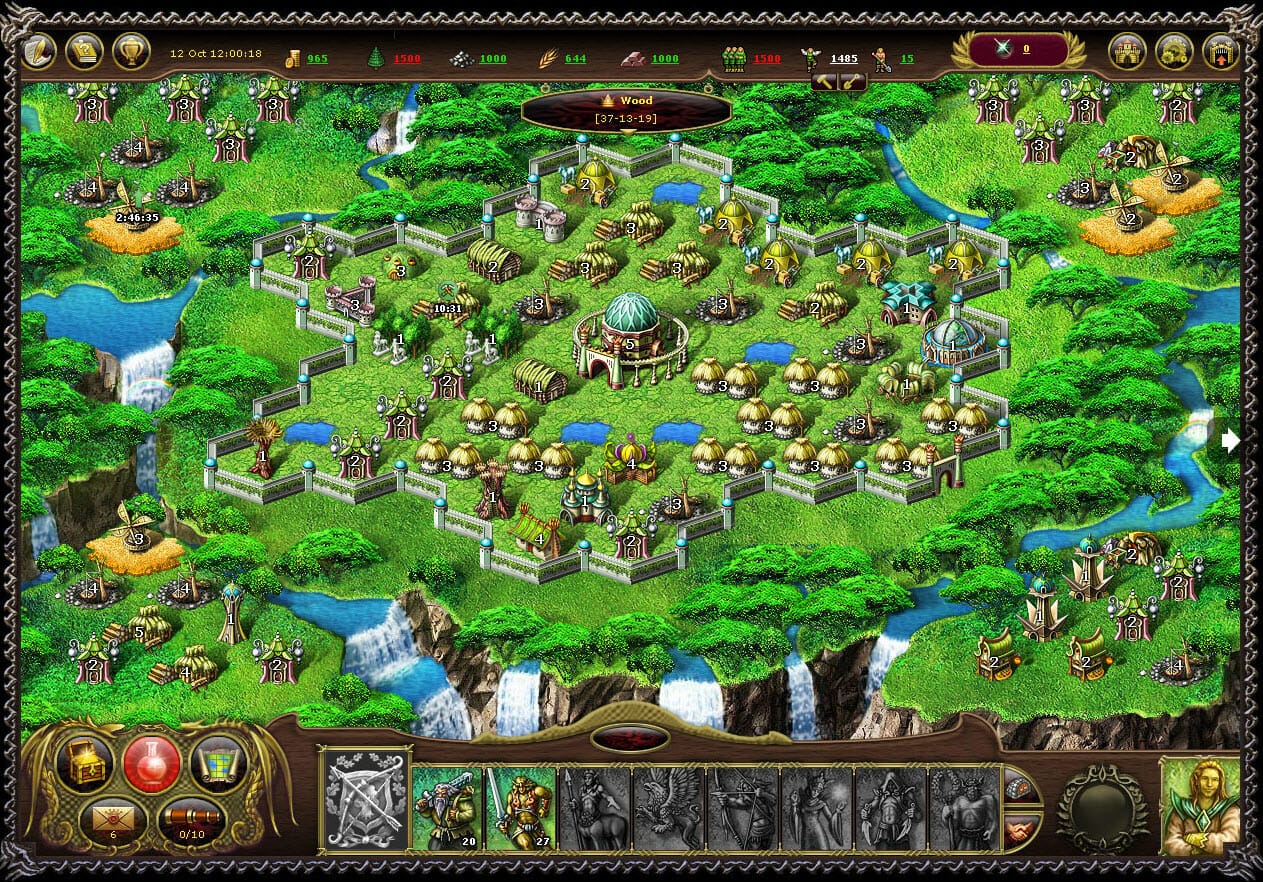
Task: Open the quest scroll button
Action: pos(85,52)
